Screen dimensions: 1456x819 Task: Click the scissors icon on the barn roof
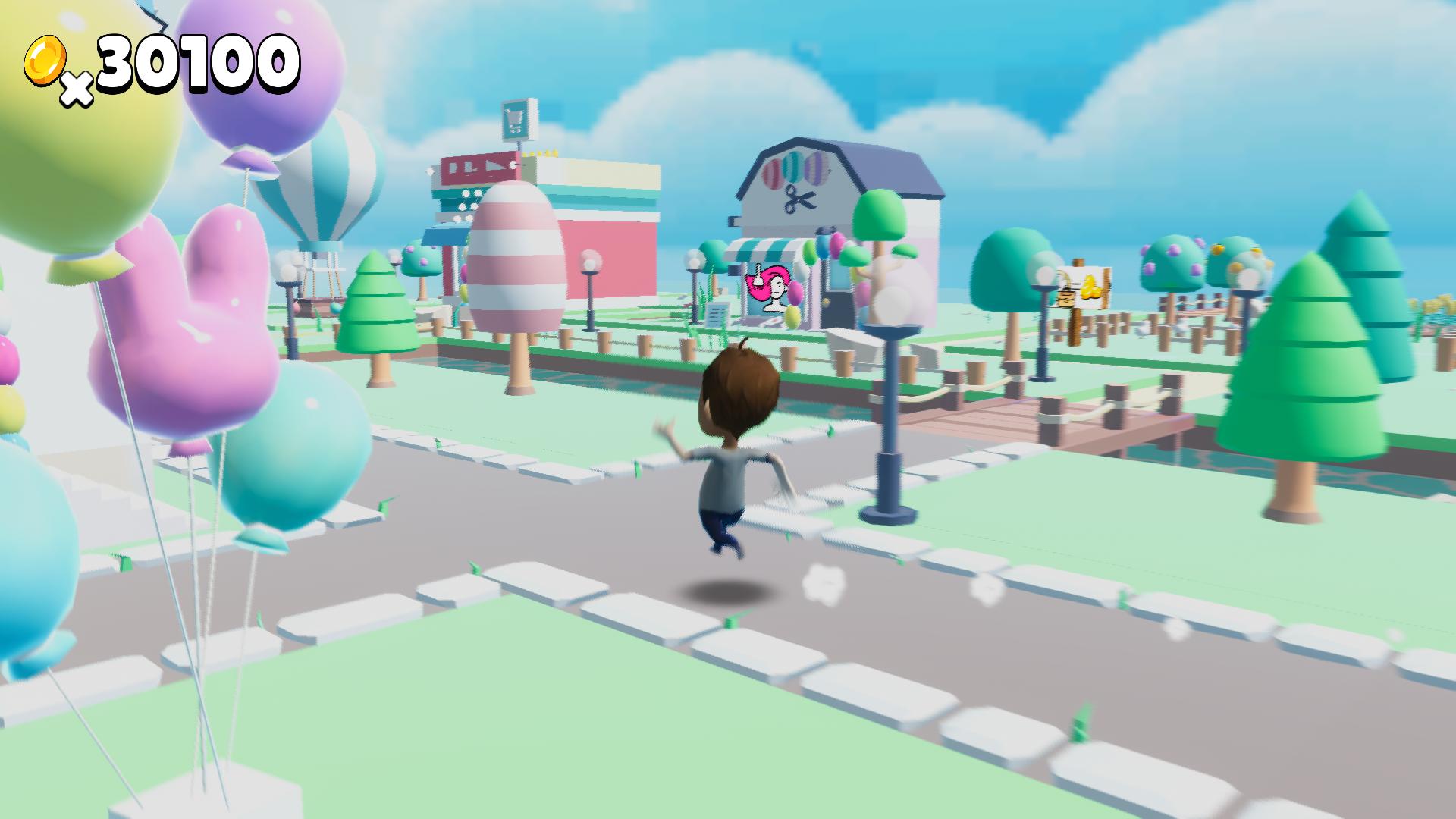coord(798,201)
